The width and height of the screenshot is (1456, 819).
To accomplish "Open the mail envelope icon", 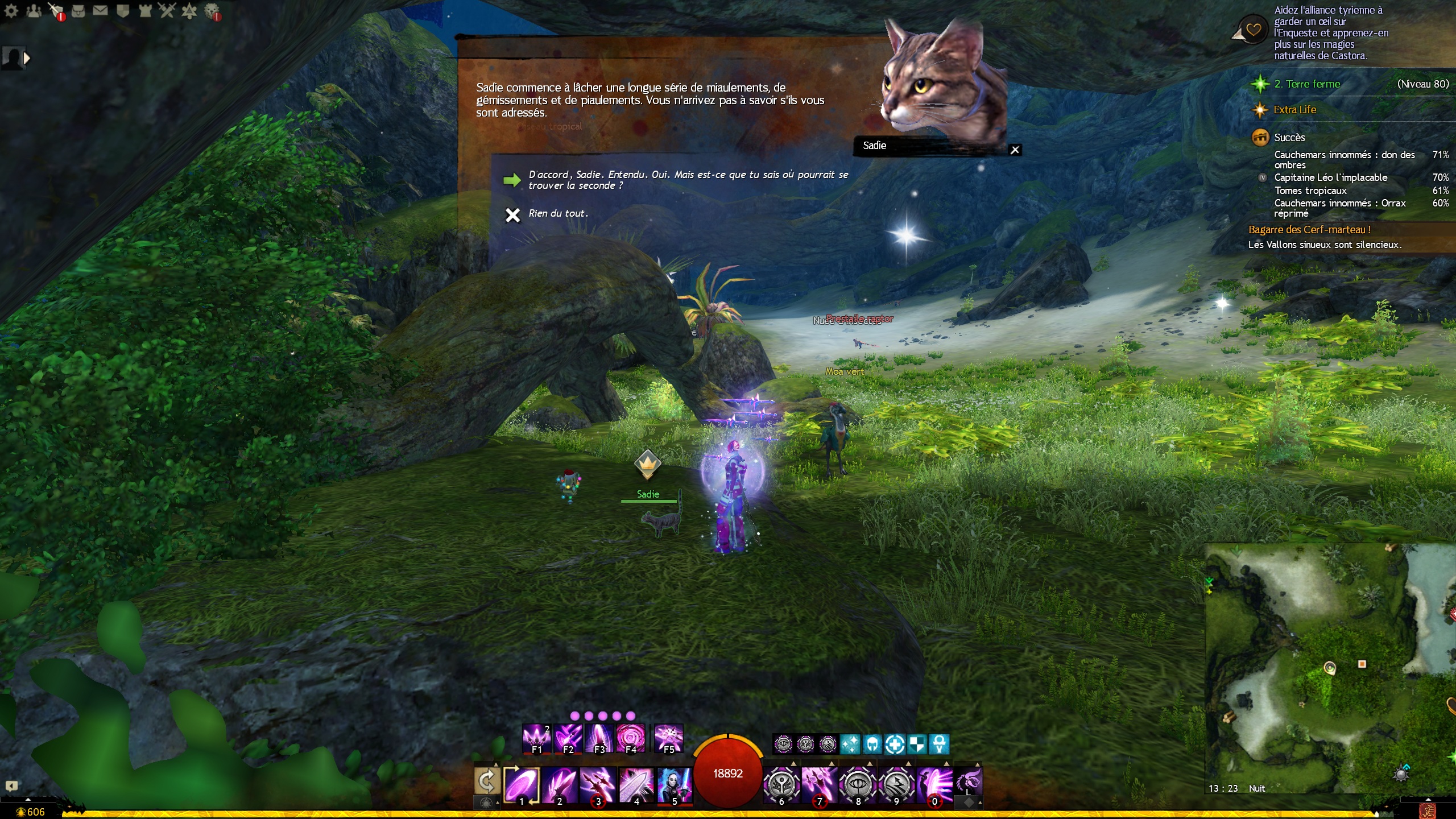I will [x=101, y=11].
